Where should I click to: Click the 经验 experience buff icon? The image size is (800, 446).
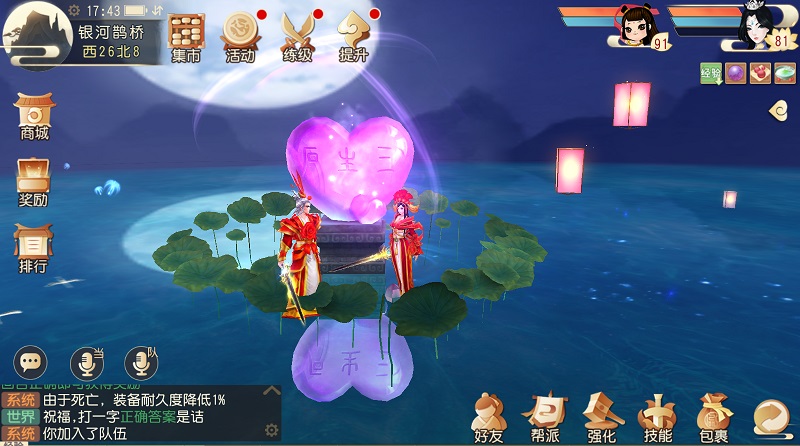[x=711, y=73]
